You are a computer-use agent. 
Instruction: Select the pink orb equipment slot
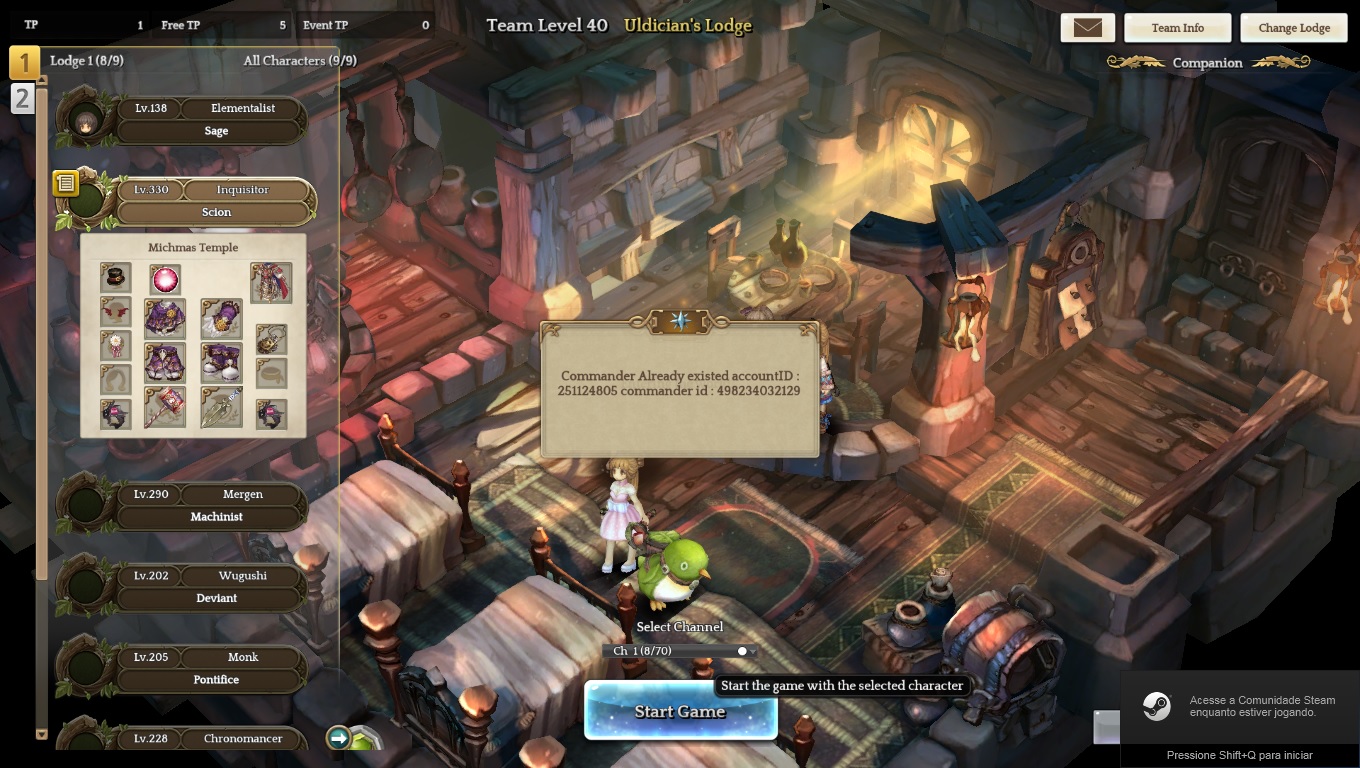tap(165, 279)
